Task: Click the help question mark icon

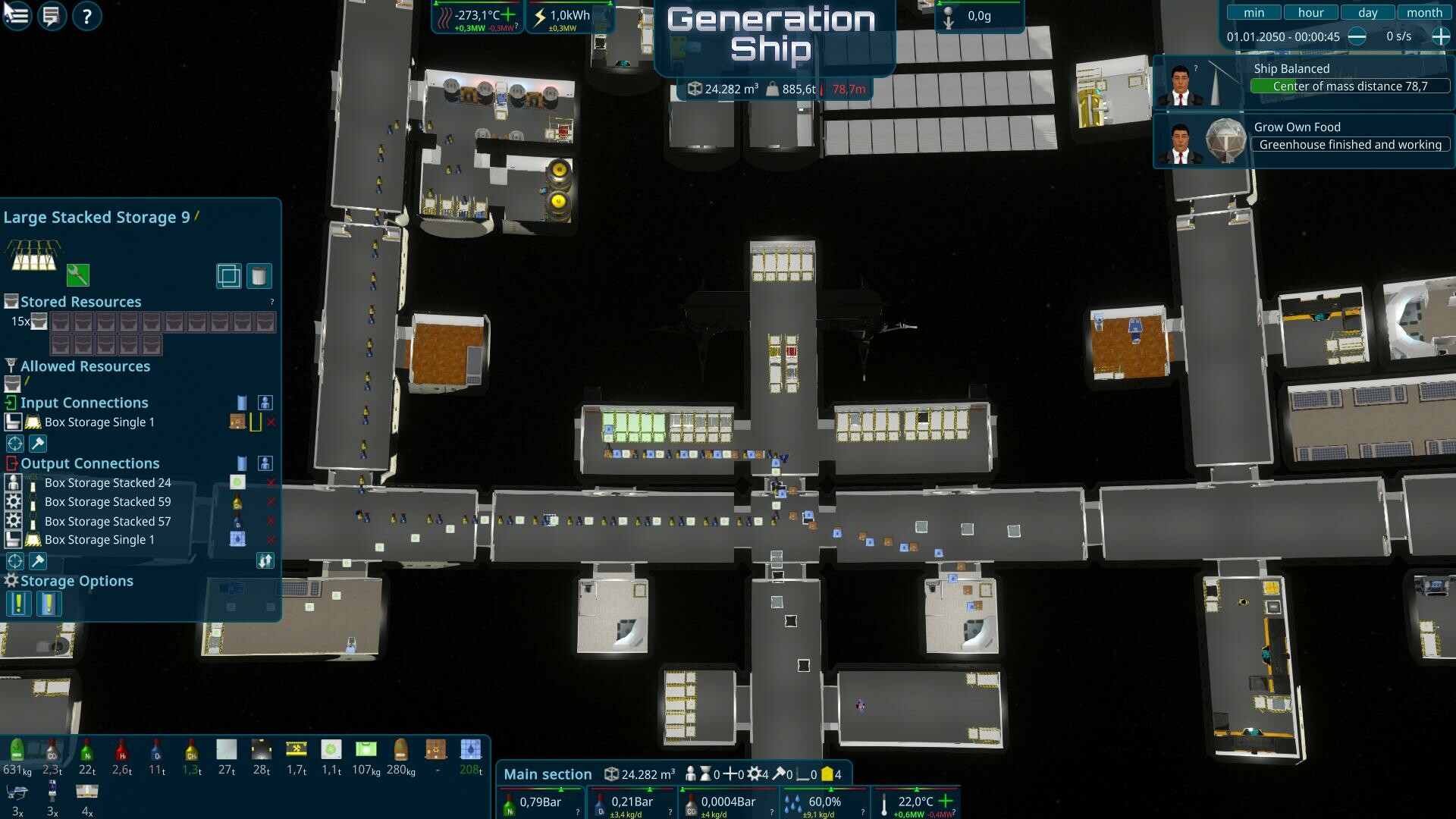Action: click(86, 16)
